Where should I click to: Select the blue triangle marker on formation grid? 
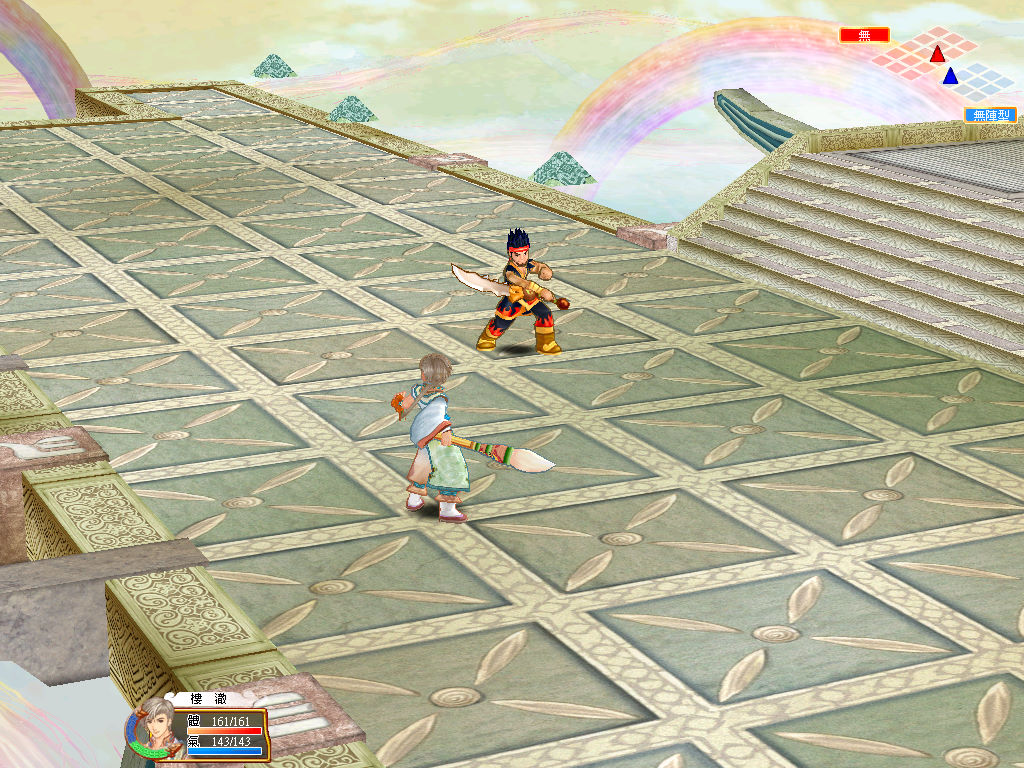[x=950, y=76]
